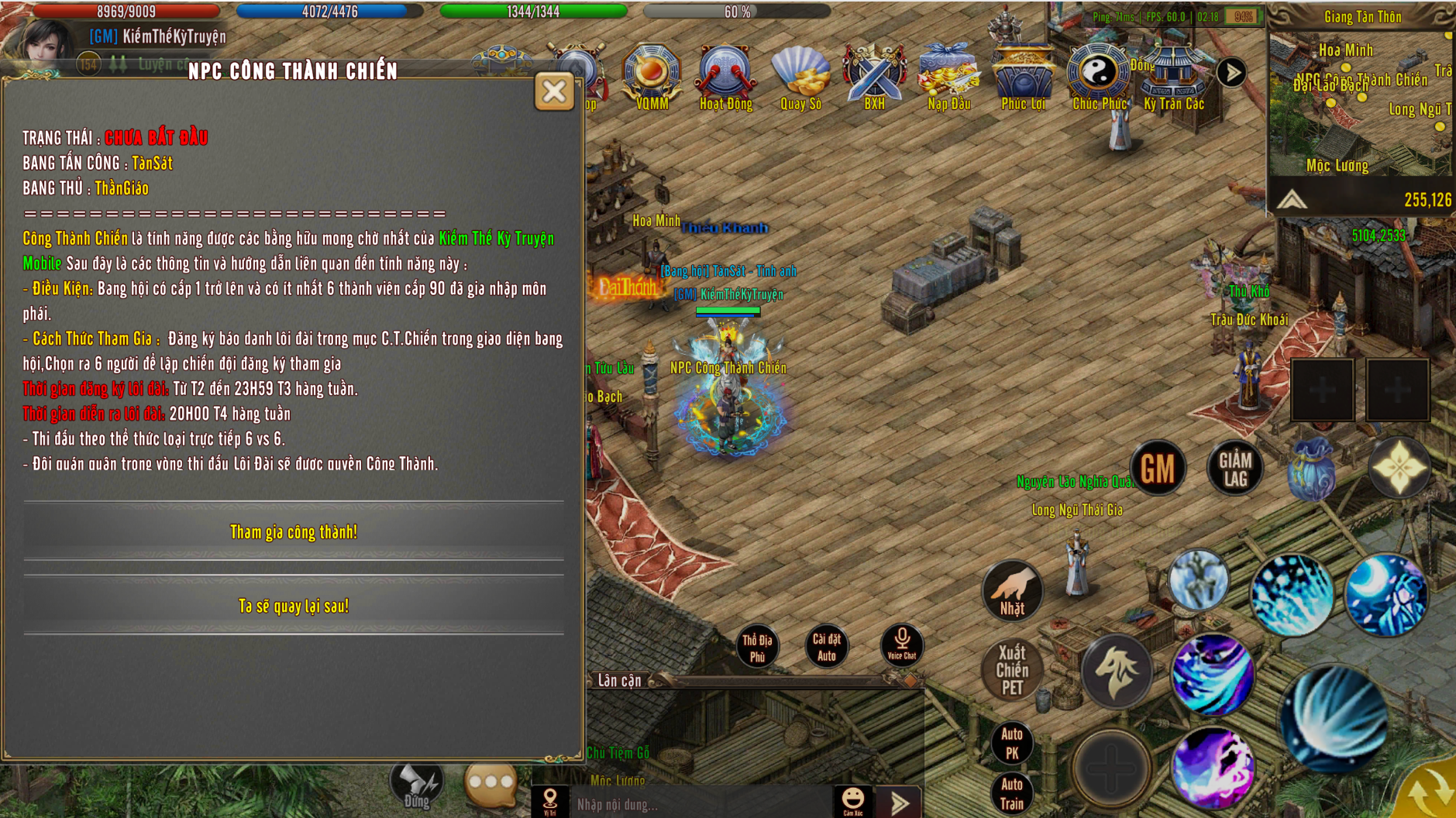The image size is (1456, 818).
Task: Toggle the Giảm Lag button
Action: pyautogui.click(x=1234, y=468)
